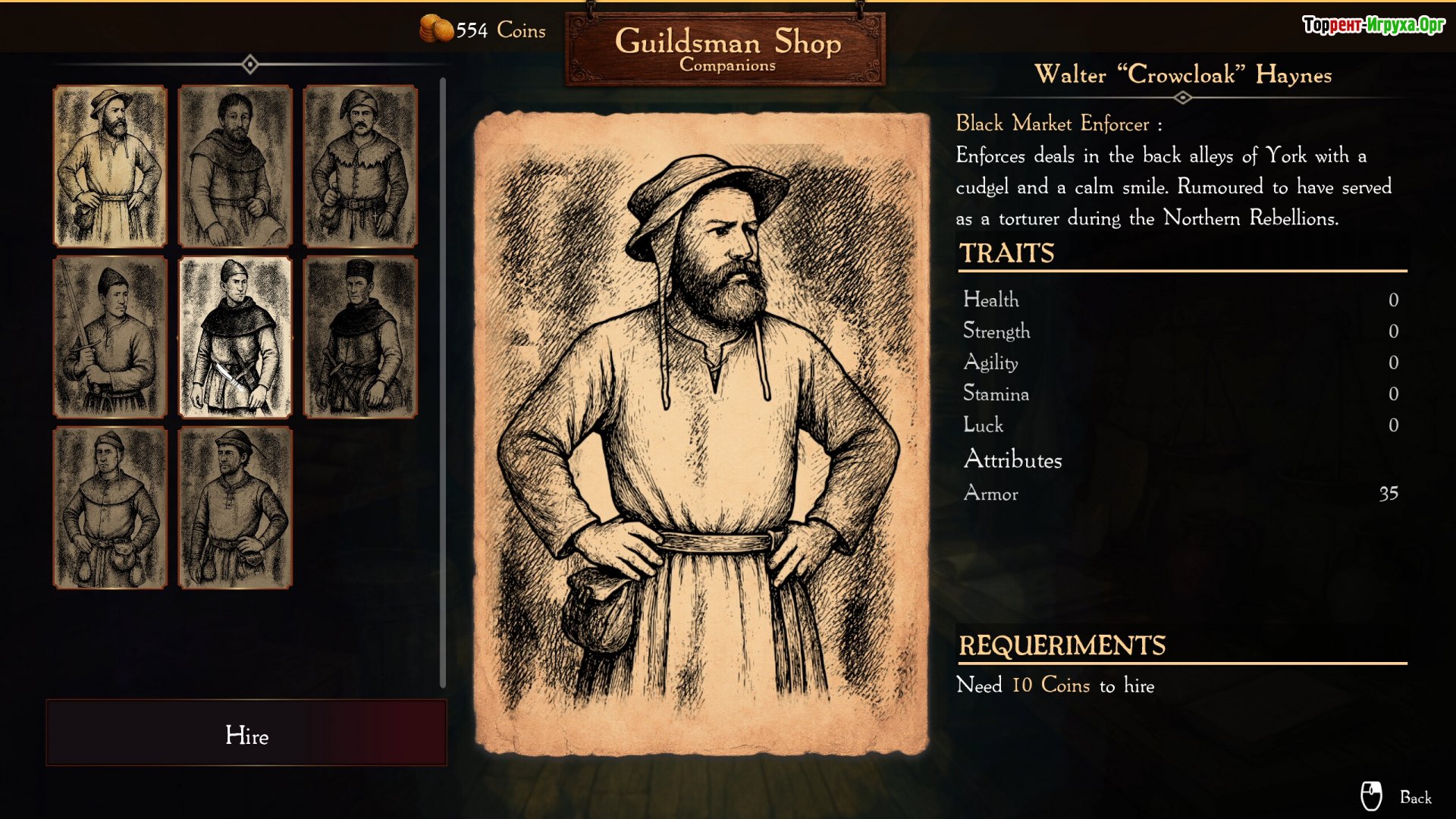Select the bearded companion in the brimmed hat

click(x=110, y=166)
